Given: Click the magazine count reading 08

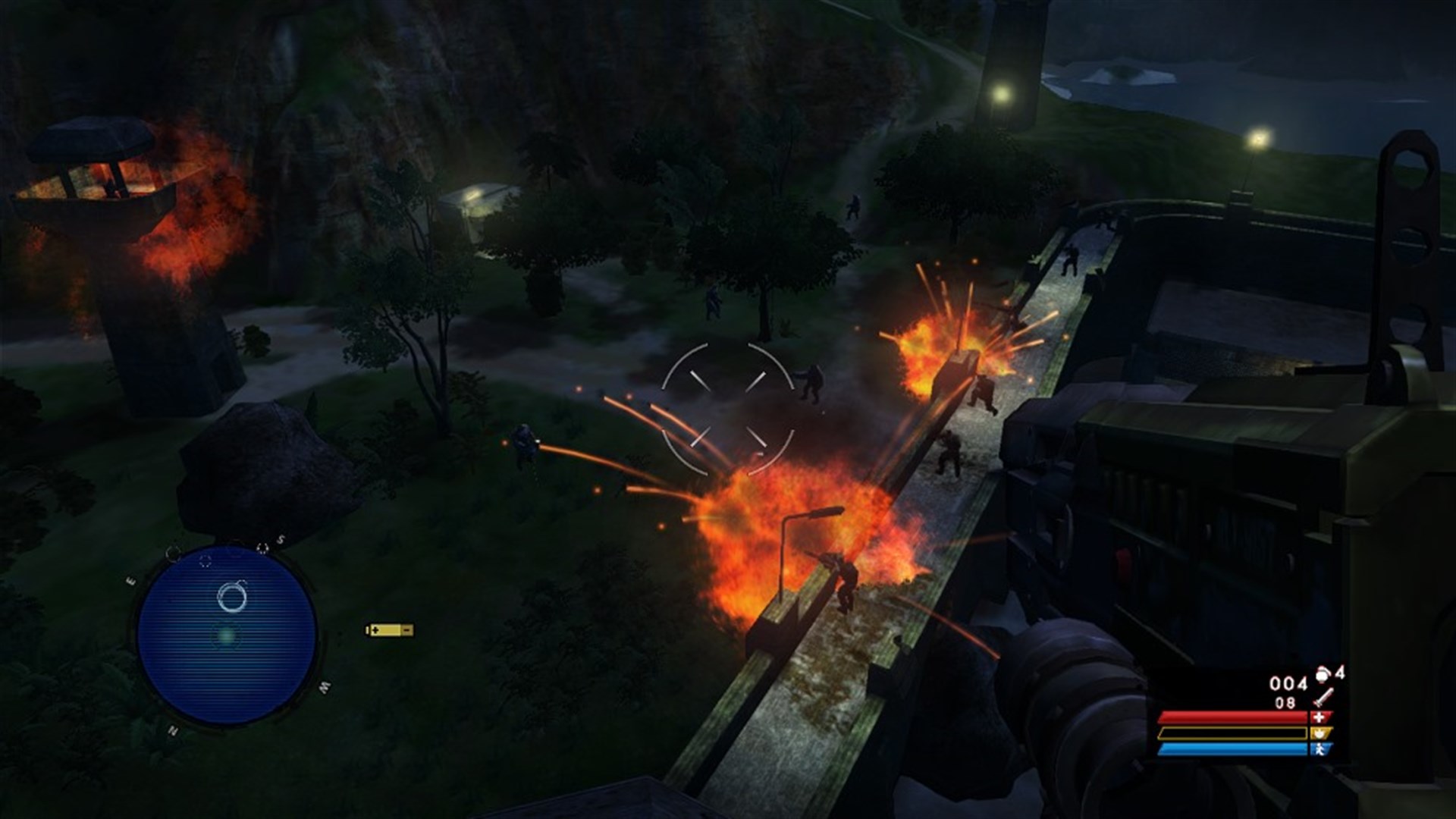Looking at the screenshot, I should pyautogui.click(x=1285, y=702).
